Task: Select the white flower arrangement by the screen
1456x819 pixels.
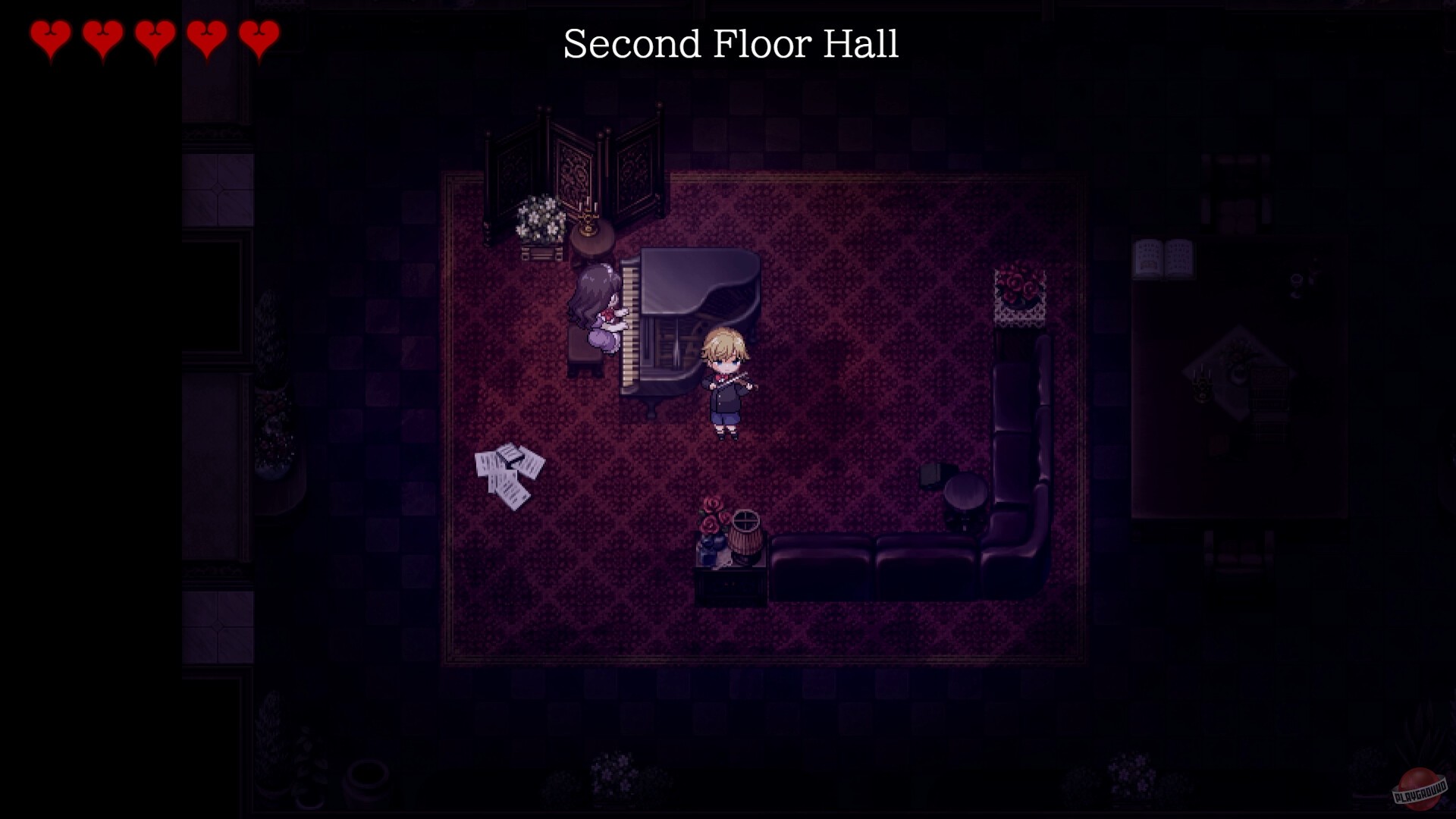Action: coord(538,220)
